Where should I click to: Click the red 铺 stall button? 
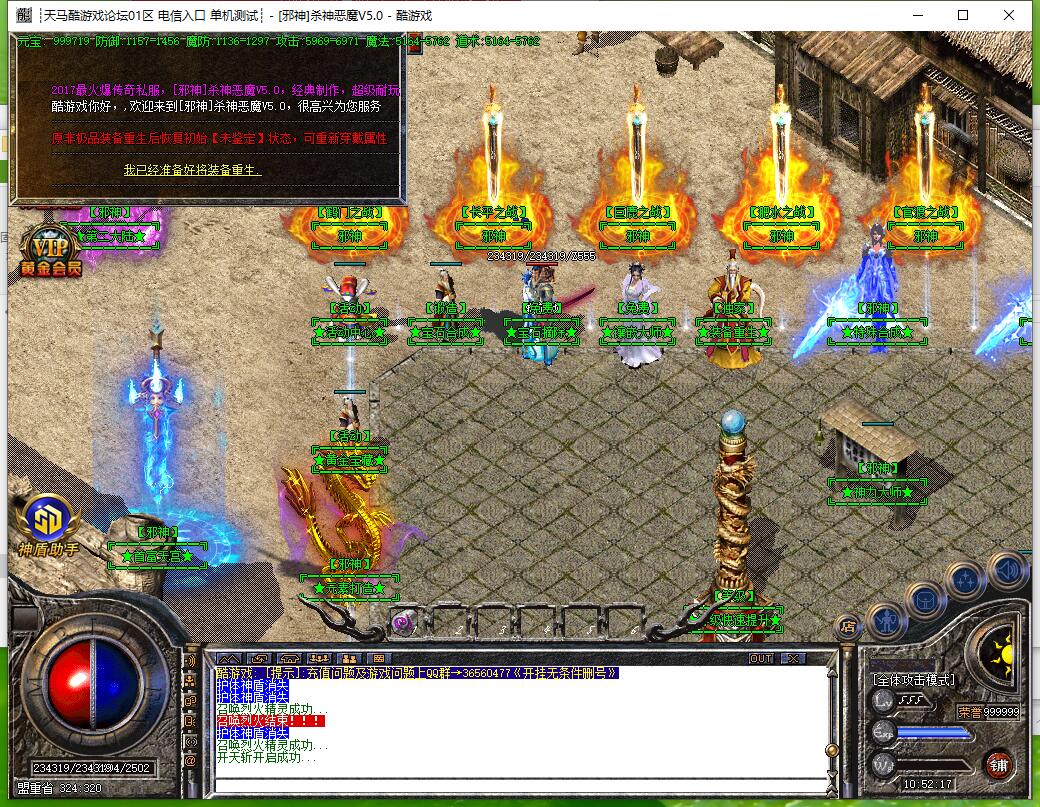coord(997,764)
